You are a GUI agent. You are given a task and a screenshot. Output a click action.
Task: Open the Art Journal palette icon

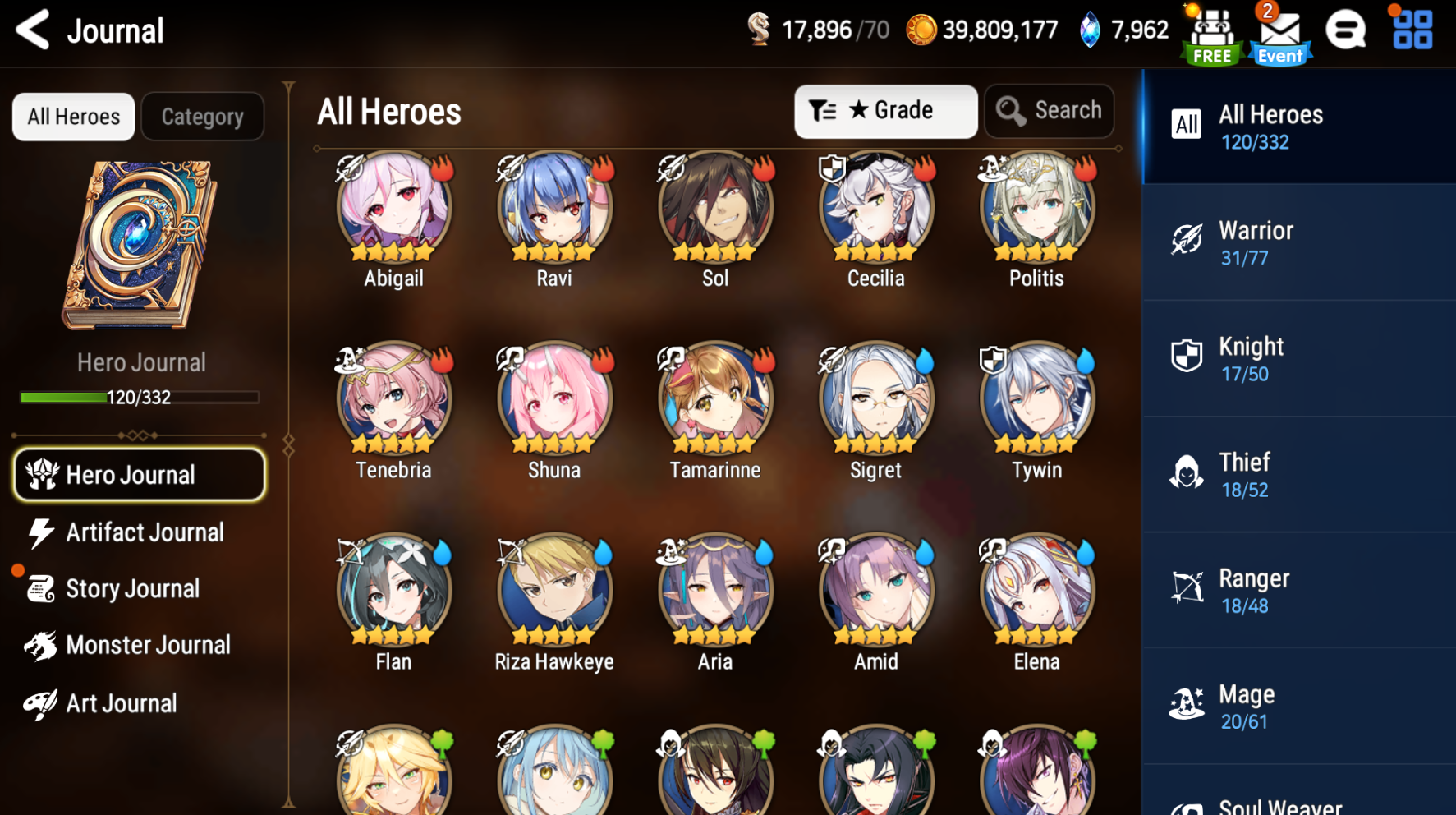click(x=40, y=702)
